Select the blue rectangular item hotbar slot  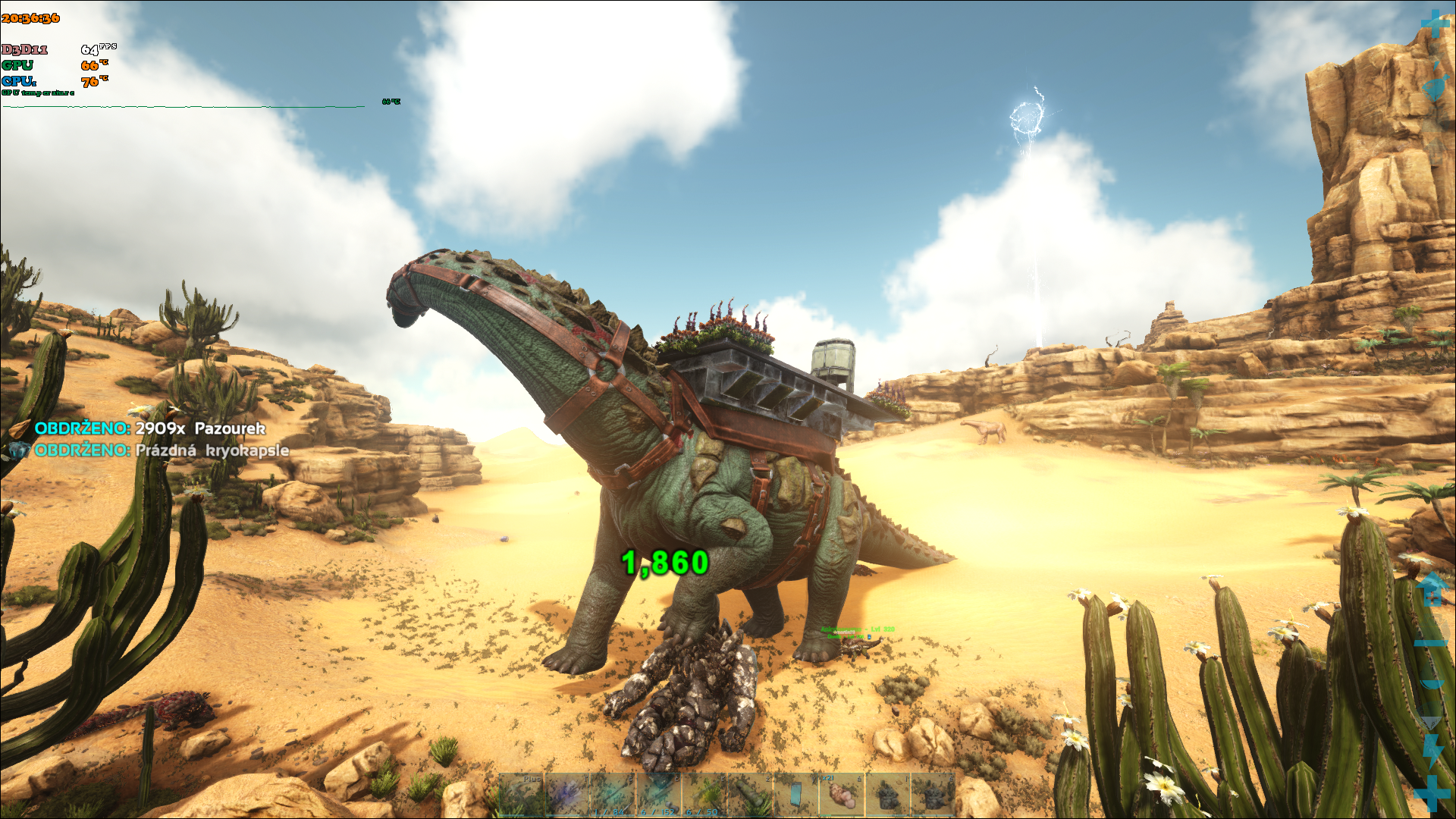(795, 795)
